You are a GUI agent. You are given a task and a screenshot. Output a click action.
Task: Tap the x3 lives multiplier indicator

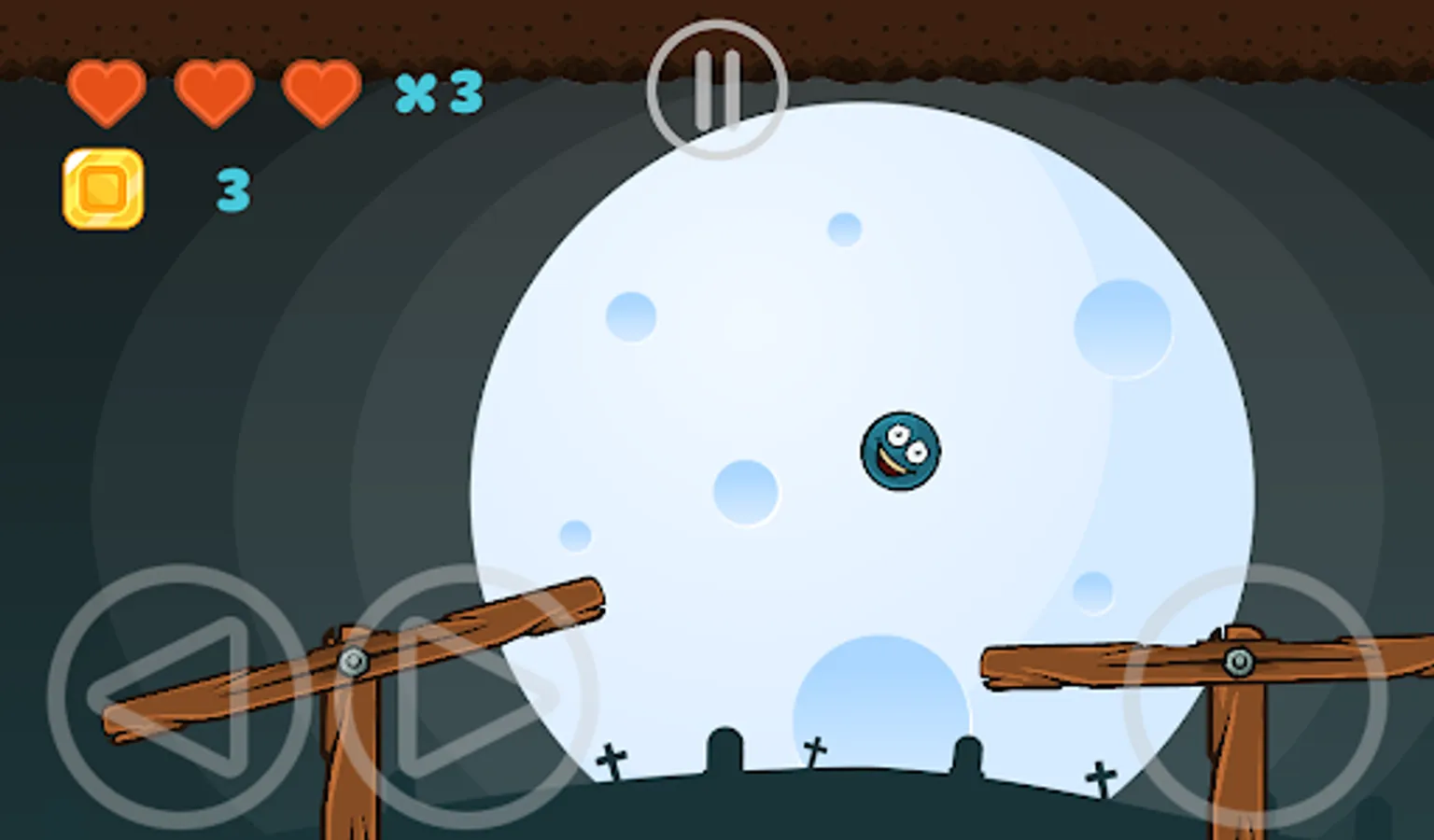point(436,91)
